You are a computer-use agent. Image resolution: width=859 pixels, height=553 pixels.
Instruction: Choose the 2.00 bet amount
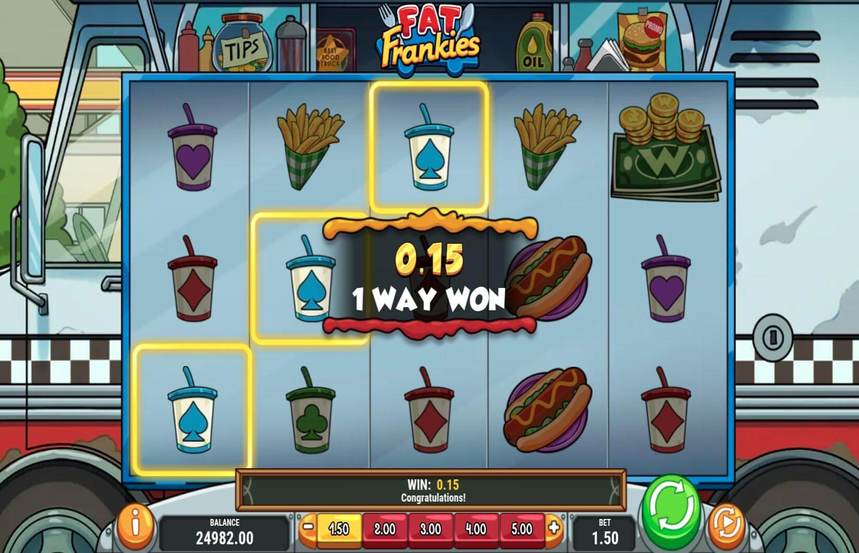point(385,527)
